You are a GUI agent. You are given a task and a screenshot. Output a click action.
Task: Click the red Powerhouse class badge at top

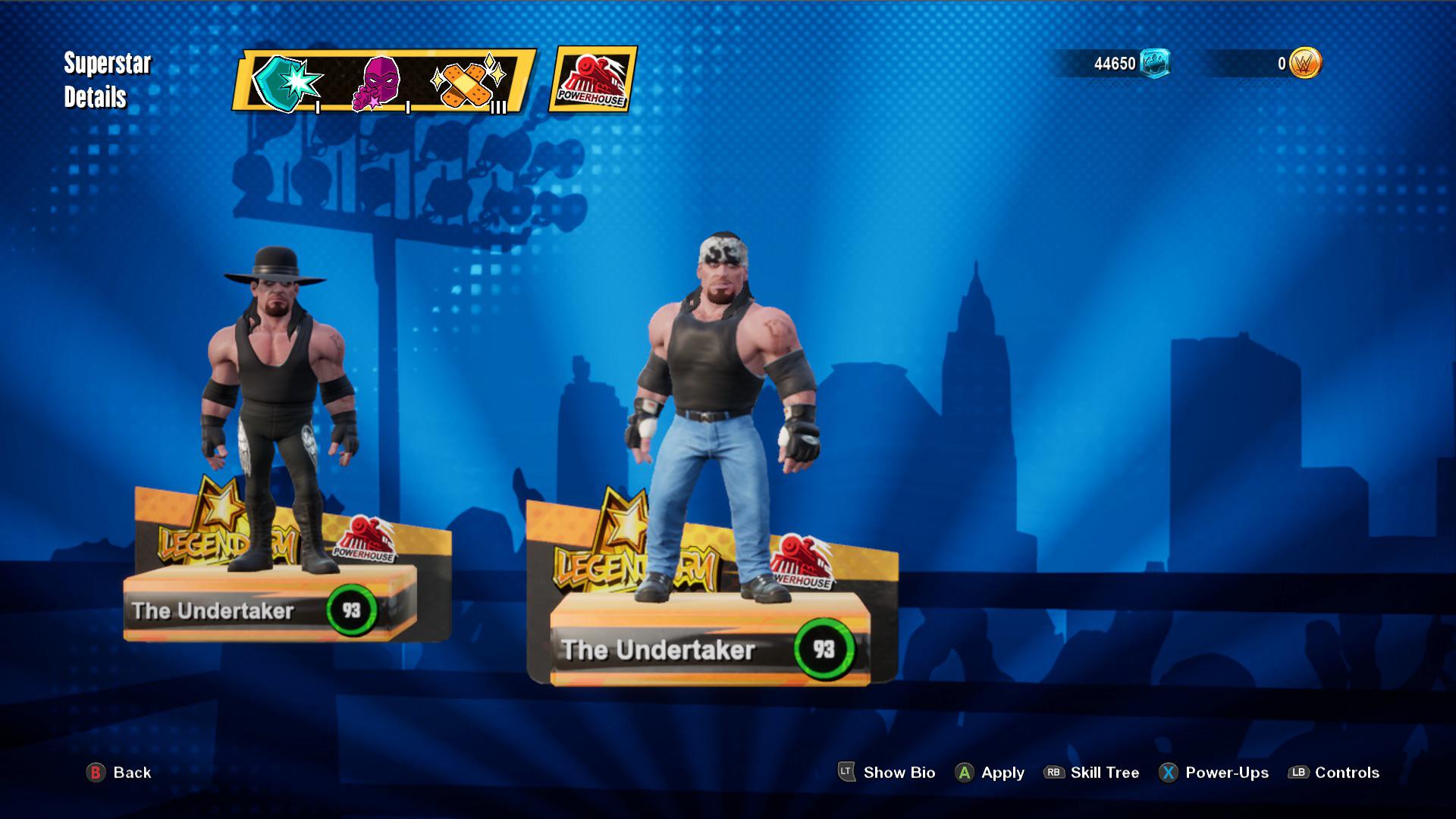click(592, 80)
